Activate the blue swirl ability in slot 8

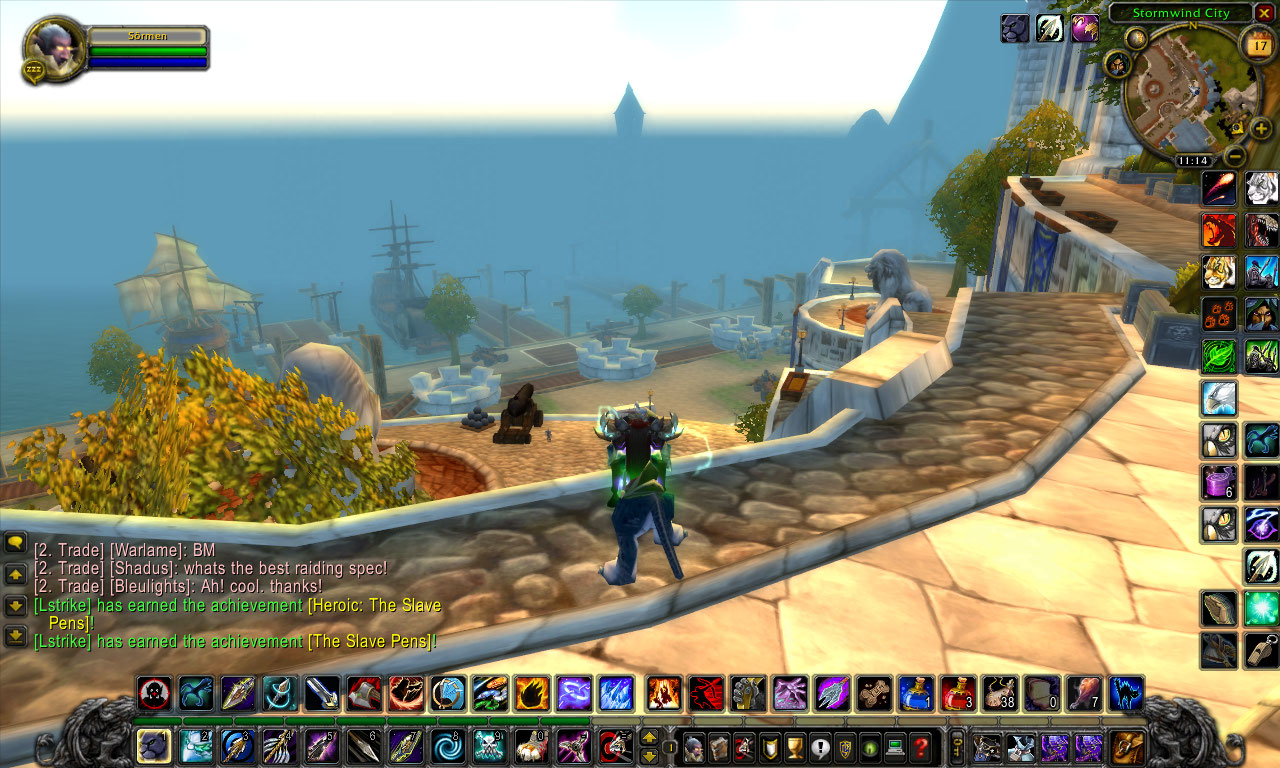[448, 746]
